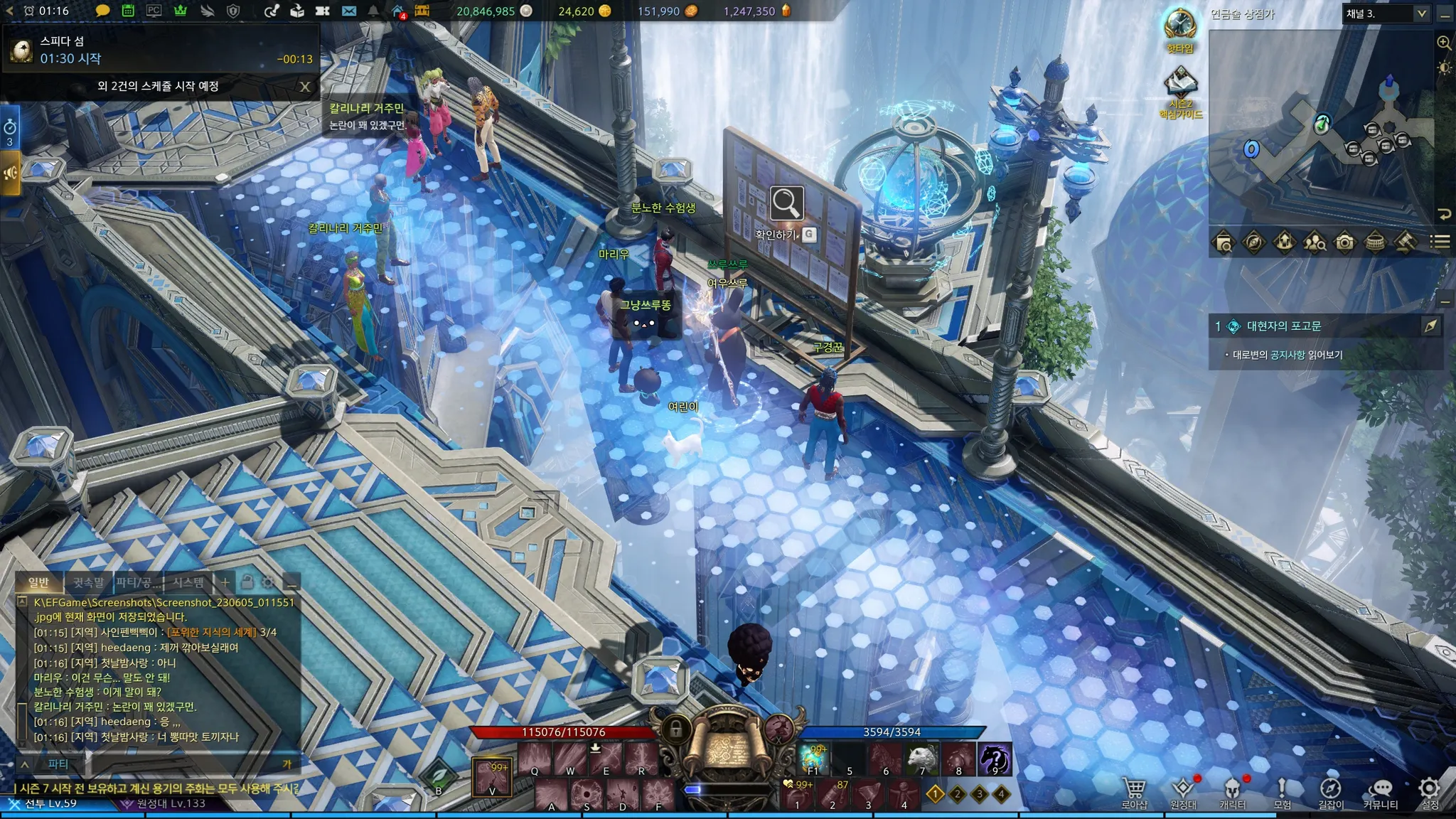The width and height of the screenshot is (1456, 819).
Task: Click the 대현자의 포고문 quest tracker entry
Action: pos(1283,326)
